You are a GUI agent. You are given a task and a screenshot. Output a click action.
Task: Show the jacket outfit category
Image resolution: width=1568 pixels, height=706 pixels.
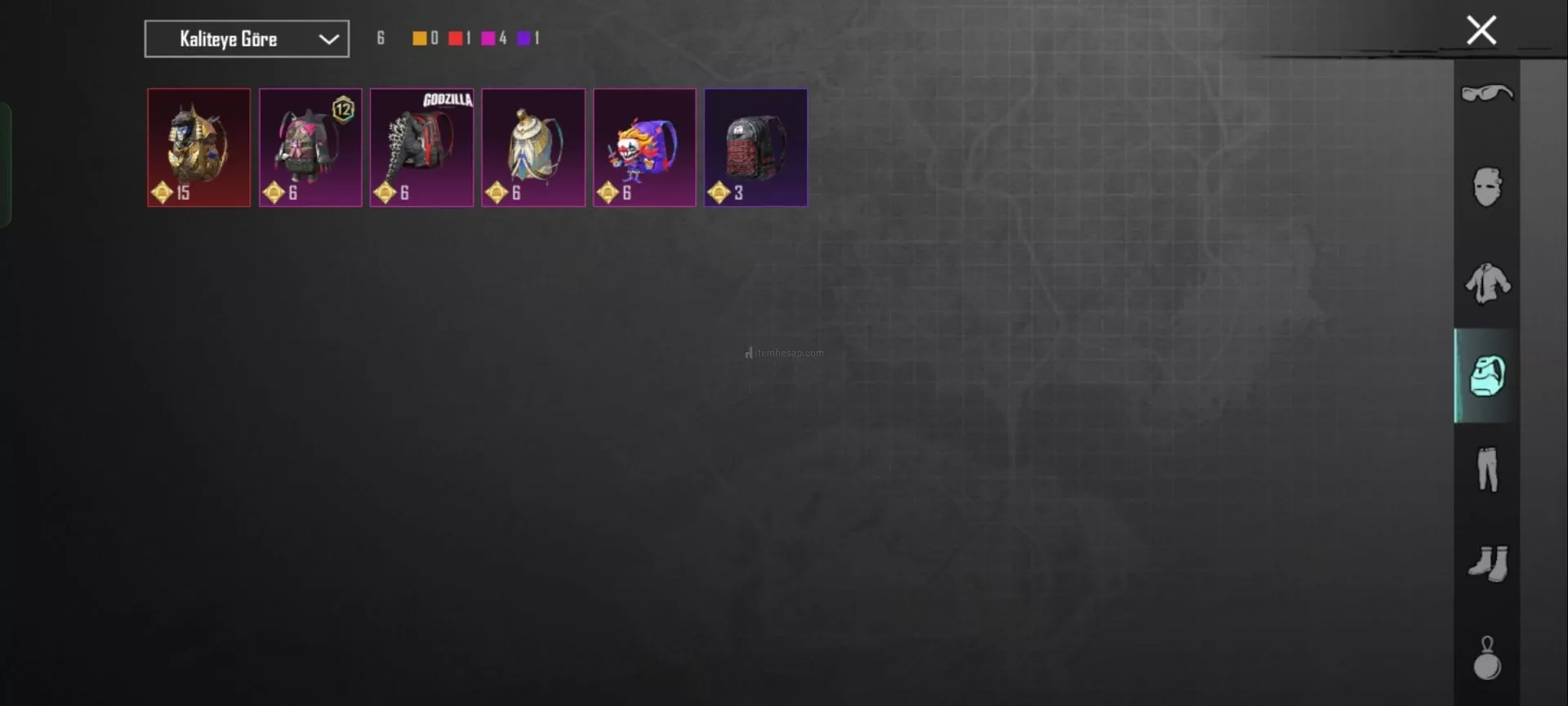point(1486,283)
